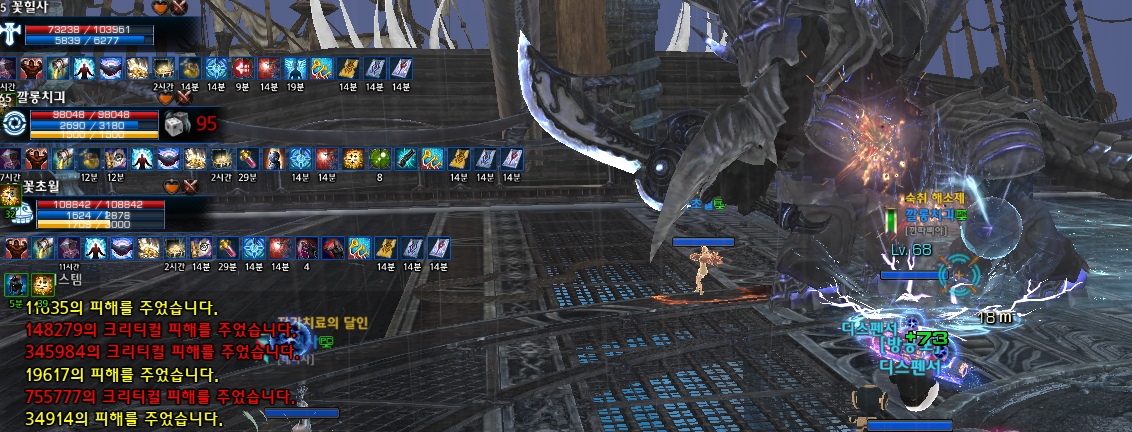Image resolution: width=1132 pixels, height=432 pixels.
Task: Target party member 꽃초월 by name
Action: pos(40,187)
